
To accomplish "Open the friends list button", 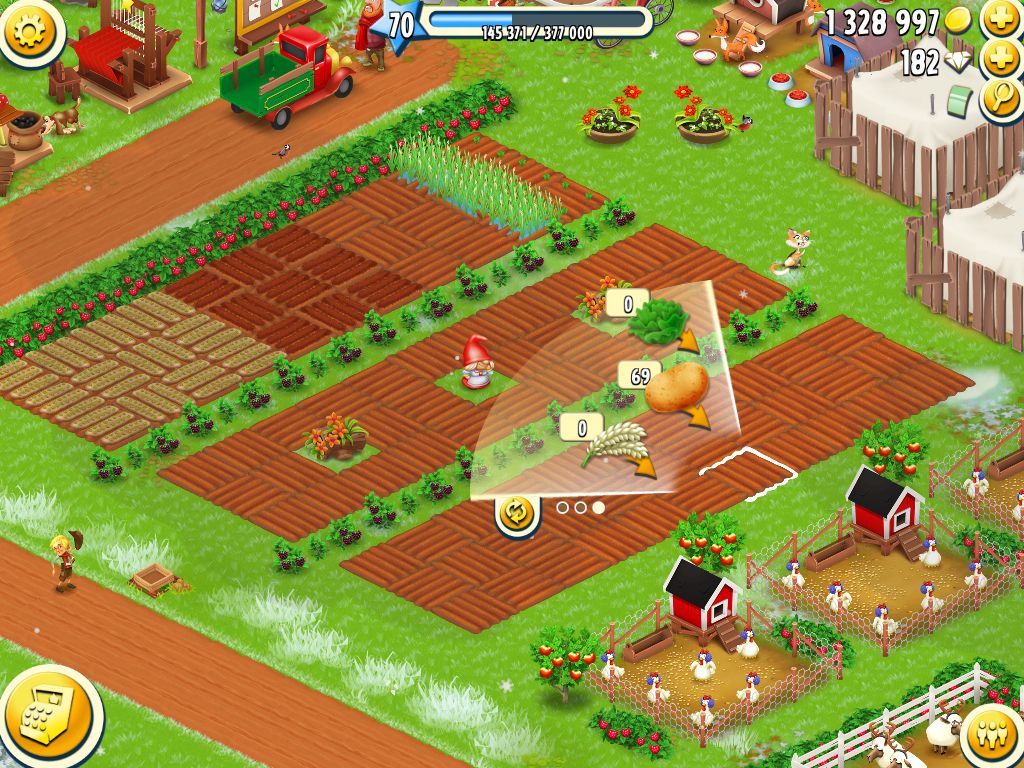I will (x=992, y=733).
